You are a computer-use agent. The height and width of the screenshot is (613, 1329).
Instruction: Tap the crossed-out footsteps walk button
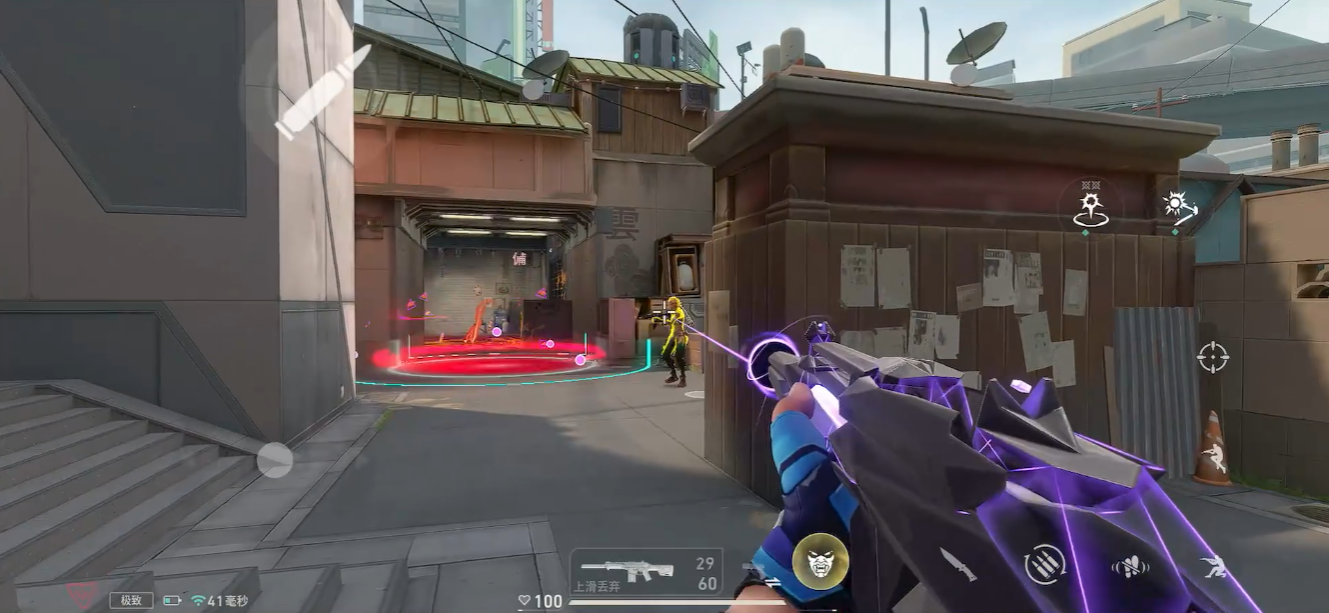(x=1130, y=566)
